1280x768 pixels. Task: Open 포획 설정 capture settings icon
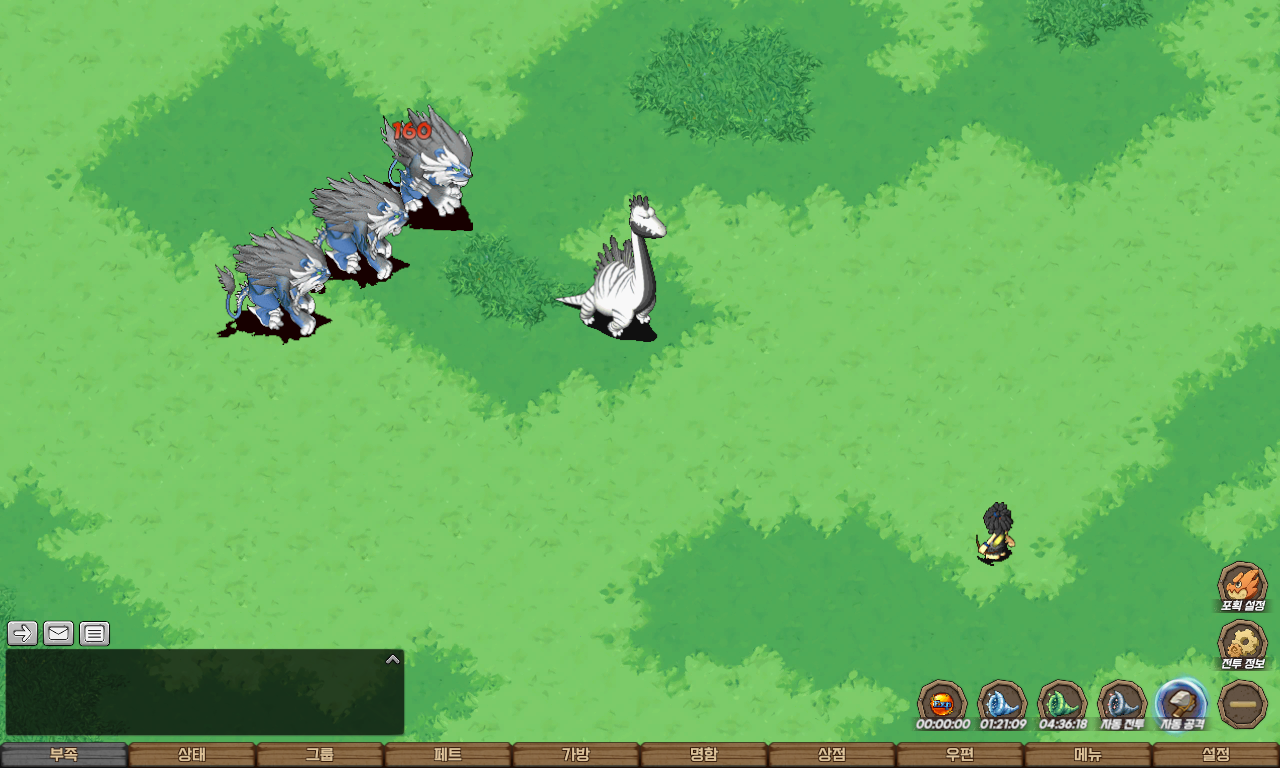[1242, 585]
